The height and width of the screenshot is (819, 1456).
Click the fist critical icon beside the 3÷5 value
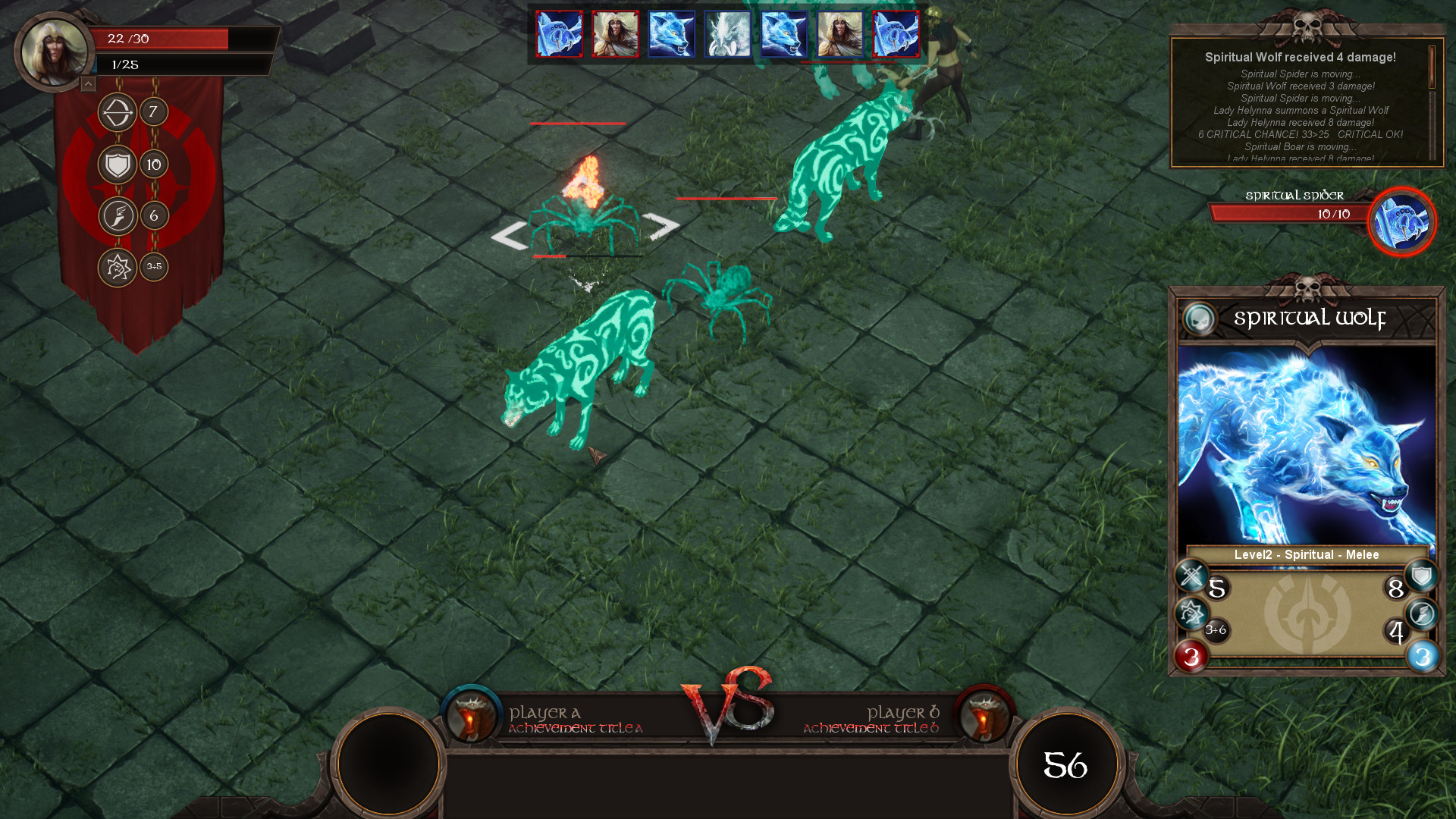[117, 266]
